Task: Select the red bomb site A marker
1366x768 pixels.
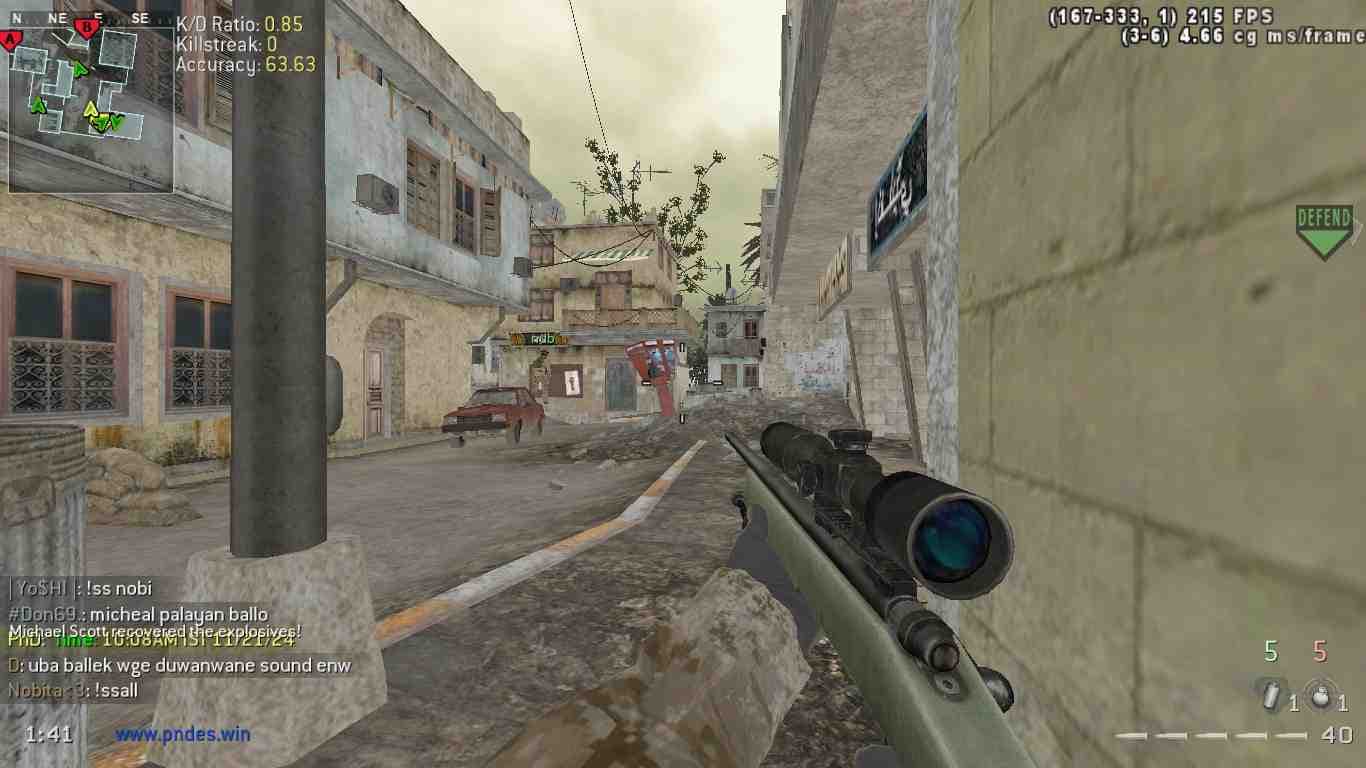Action: [11, 40]
